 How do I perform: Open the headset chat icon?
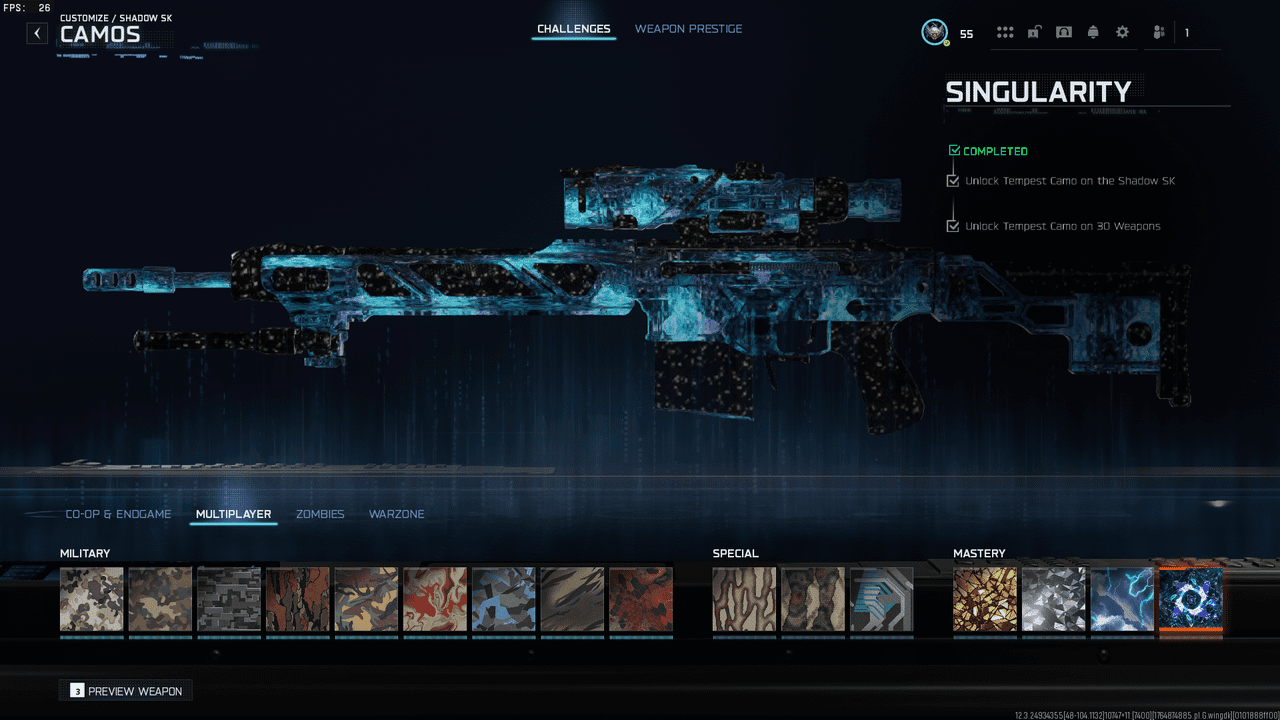click(x=1063, y=32)
